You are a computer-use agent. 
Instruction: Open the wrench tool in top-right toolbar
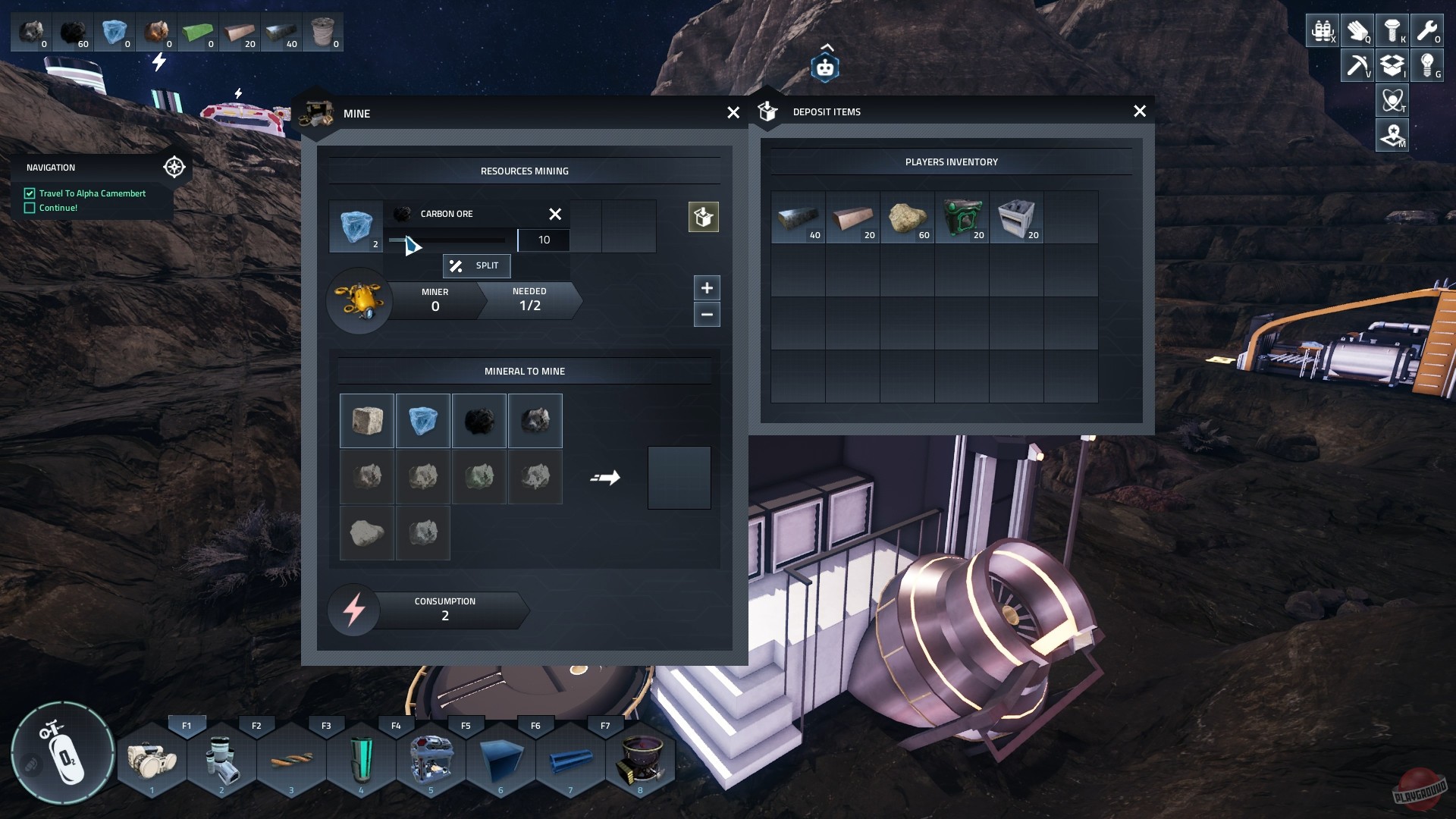(1426, 31)
